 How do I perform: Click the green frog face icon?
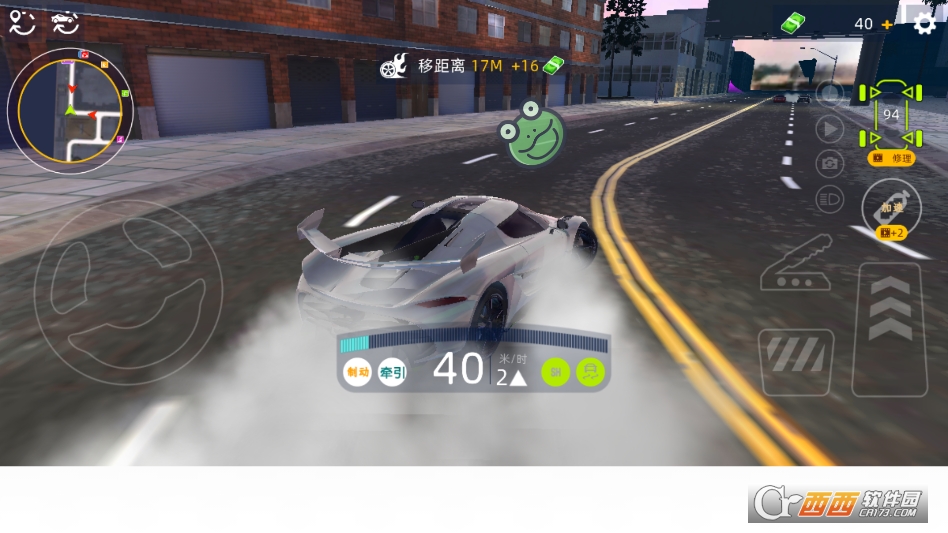click(x=534, y=132)
